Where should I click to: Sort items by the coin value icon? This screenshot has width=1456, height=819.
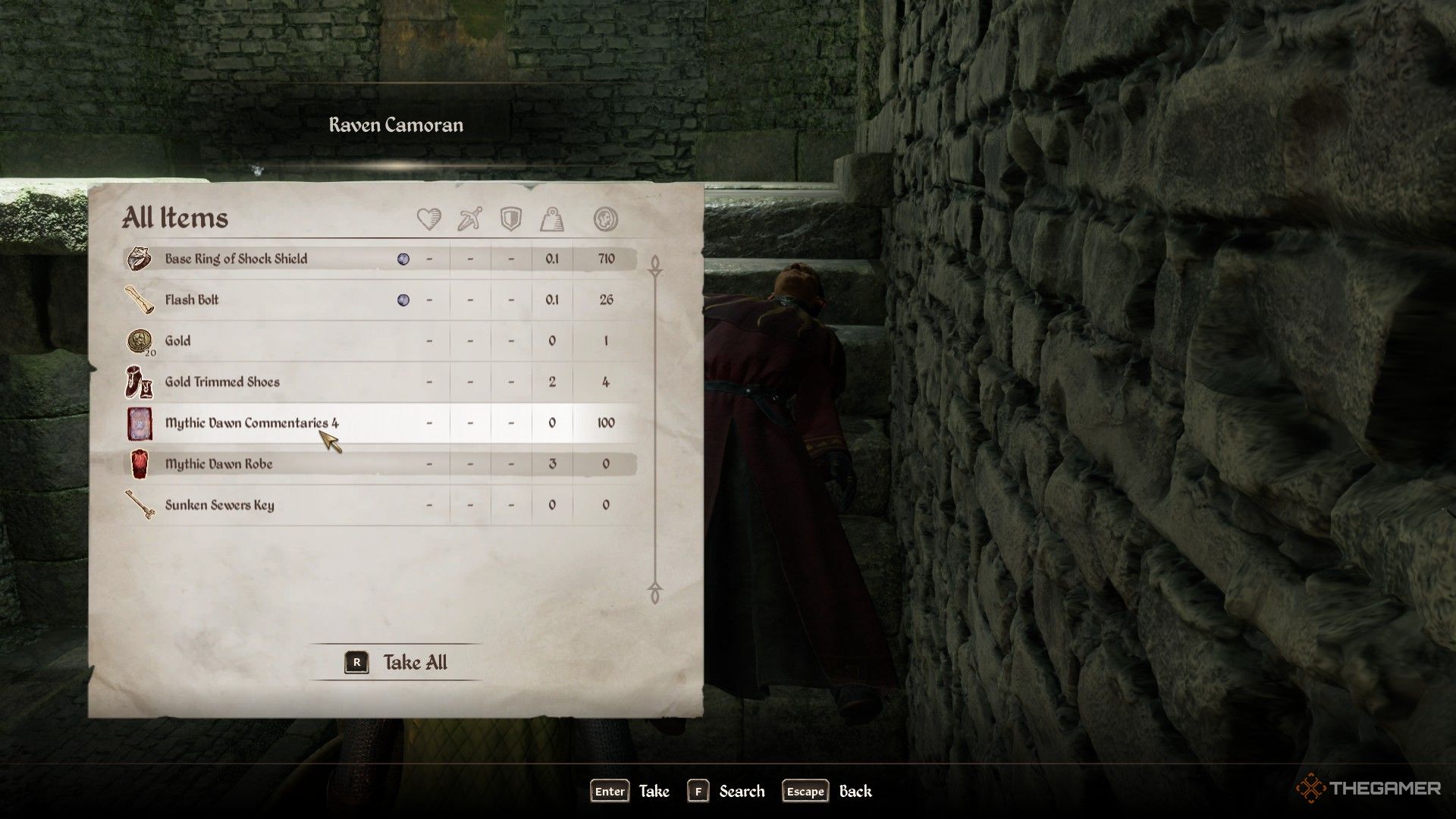[x=605, y=219]
